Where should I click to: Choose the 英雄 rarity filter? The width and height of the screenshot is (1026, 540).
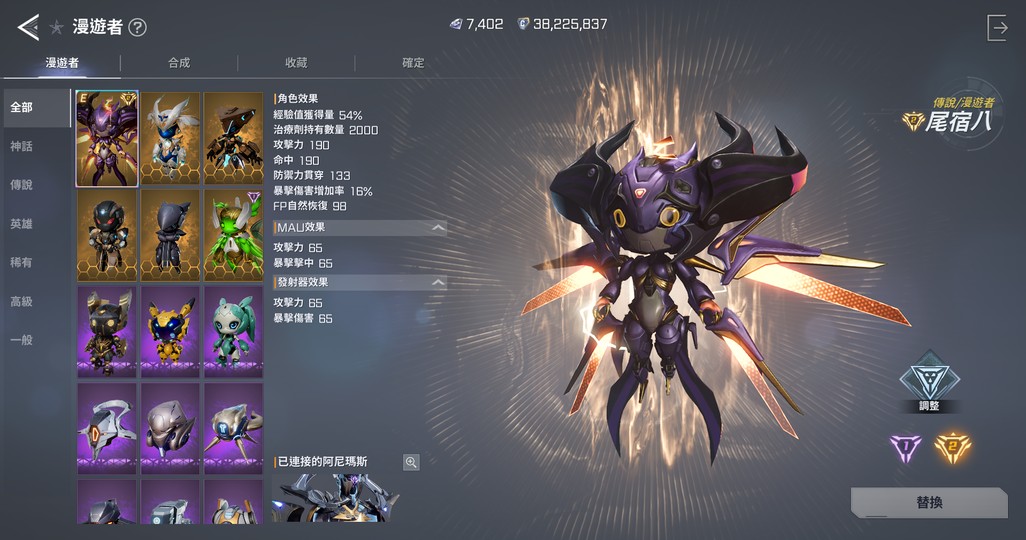pyautogui.click(x=22, y=224)
